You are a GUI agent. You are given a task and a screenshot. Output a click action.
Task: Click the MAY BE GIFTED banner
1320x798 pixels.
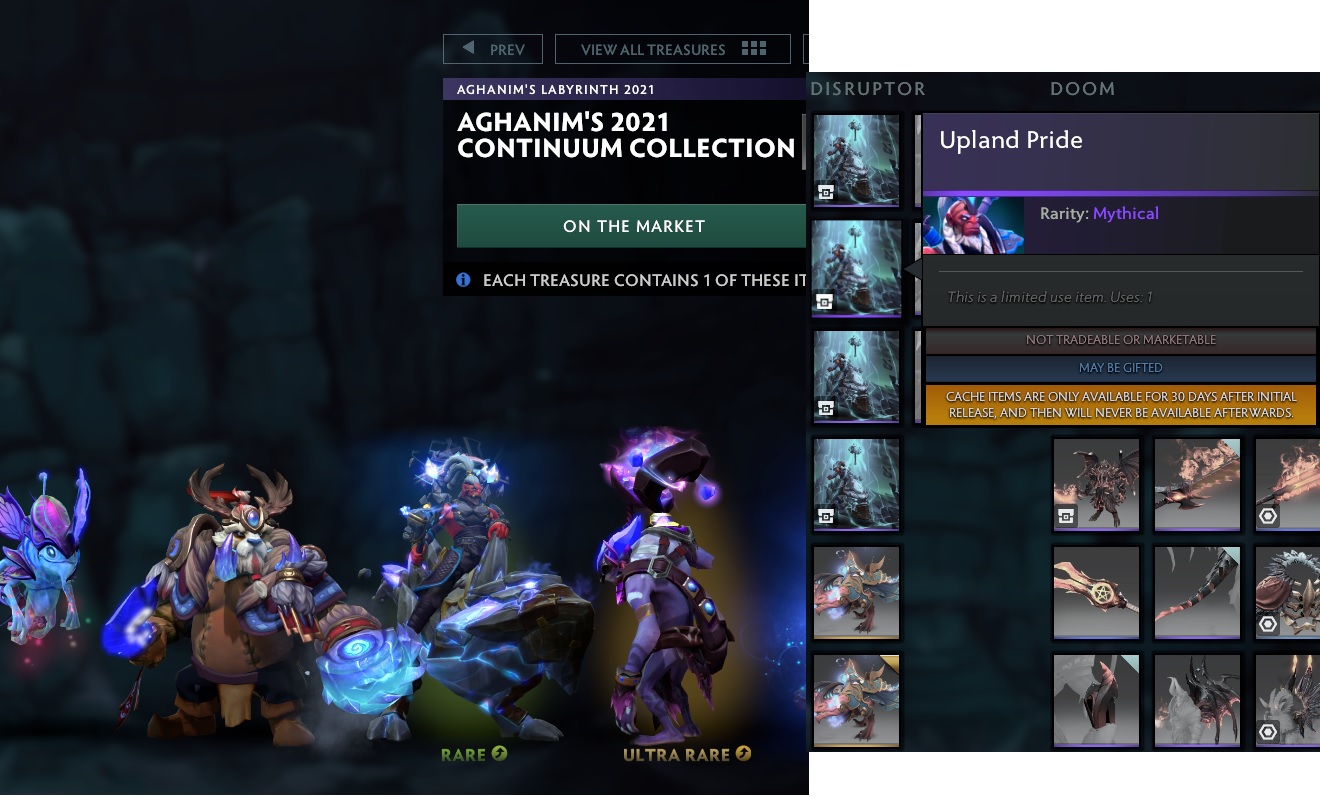point(1119,367)
